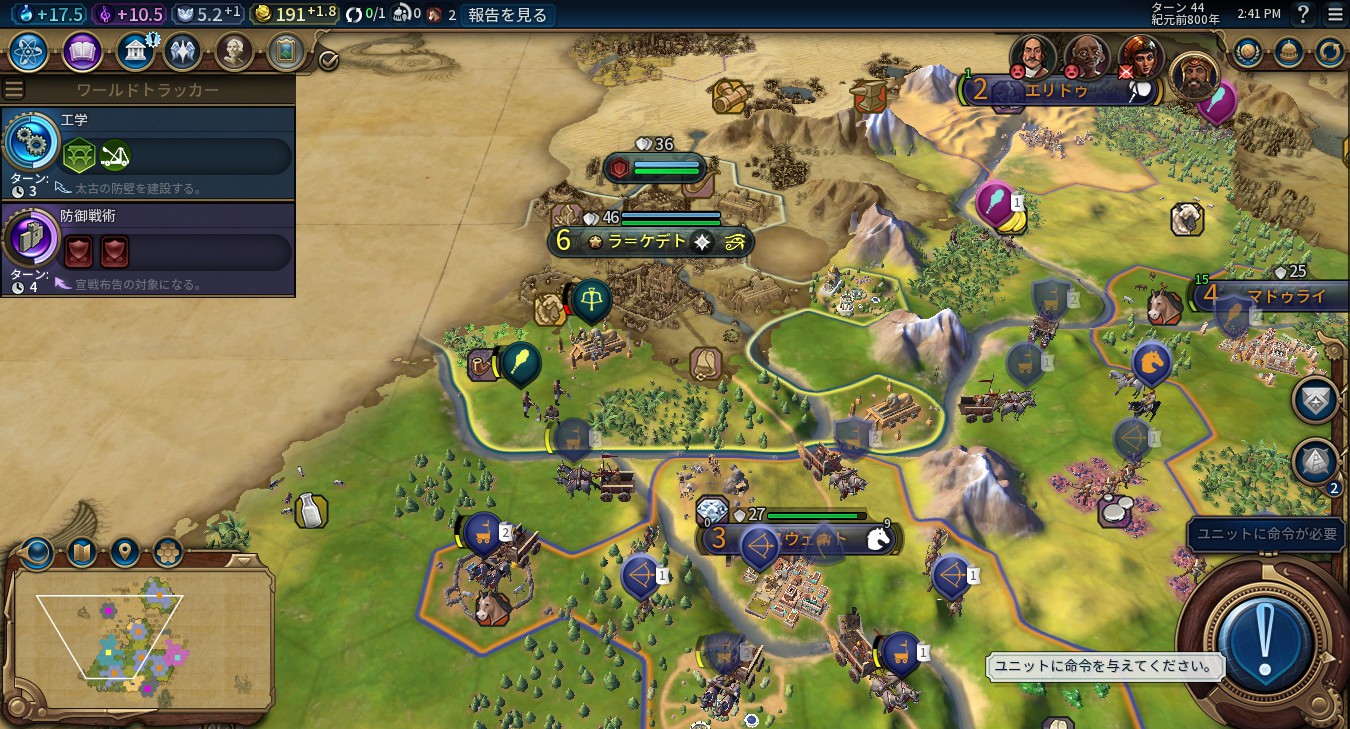The height and width of the screenshot is (729, 1350).
Task: Click the 報告を見る reports button
Action: click(508, 14)
